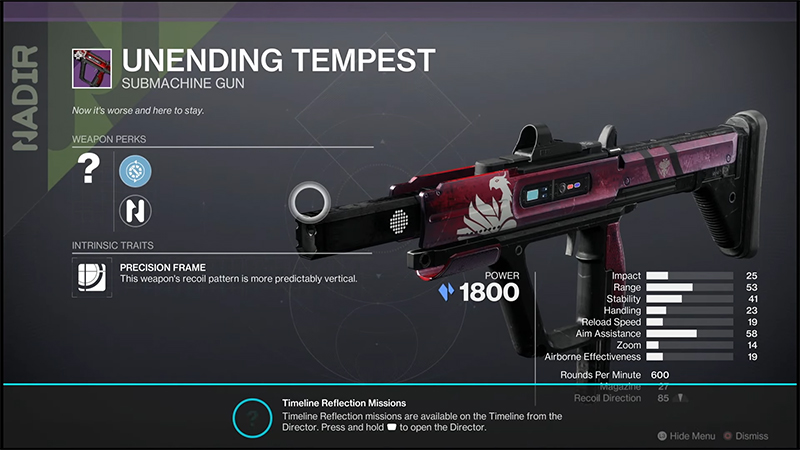Select the question mark random perk slot
The width and height of the screenshot is (800, 450).
click(89, 172)
